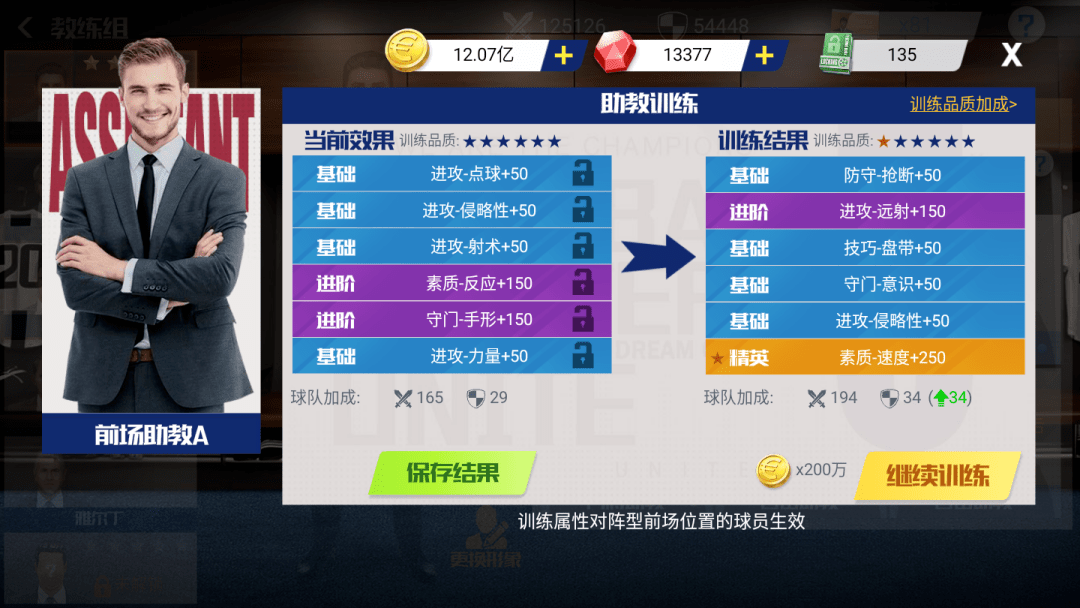Continue training with 继续训练 button
The width and height of the screenshot is (1080, 608).
click(937, 474)
